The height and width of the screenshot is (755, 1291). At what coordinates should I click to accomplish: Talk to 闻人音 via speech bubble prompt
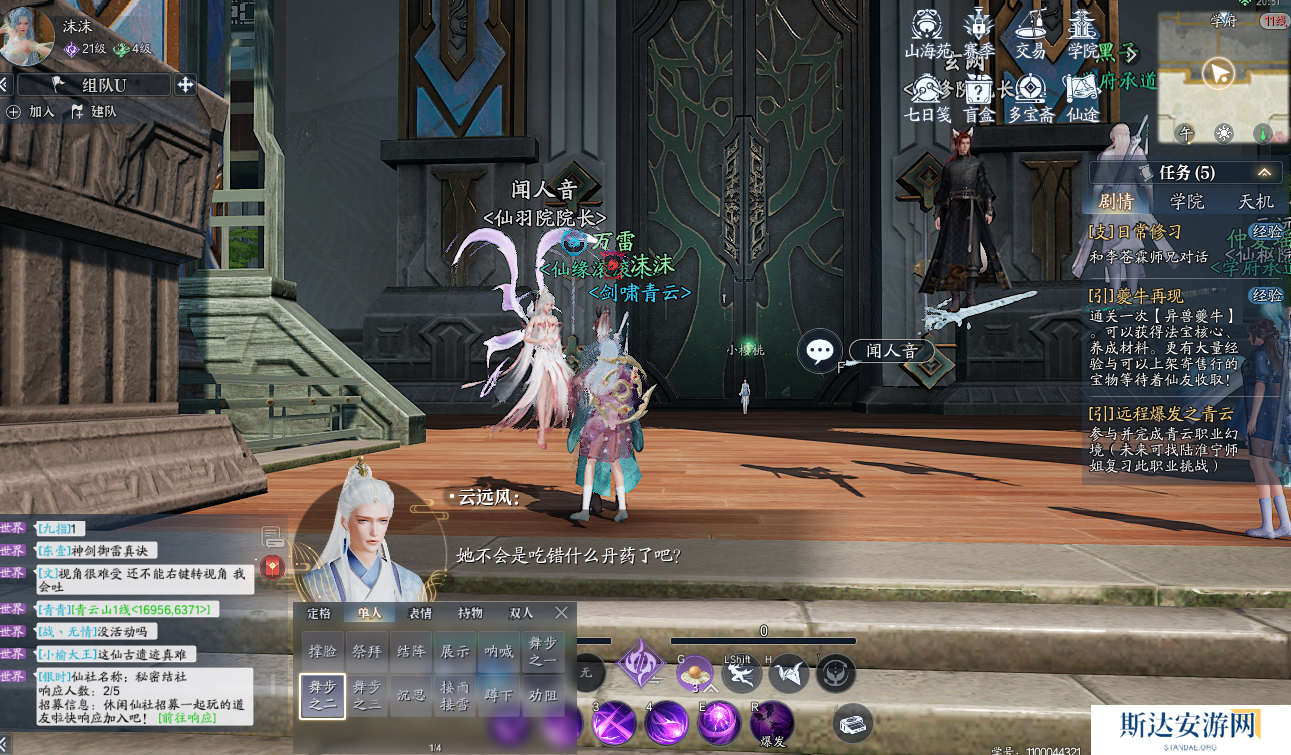point(821,351)
